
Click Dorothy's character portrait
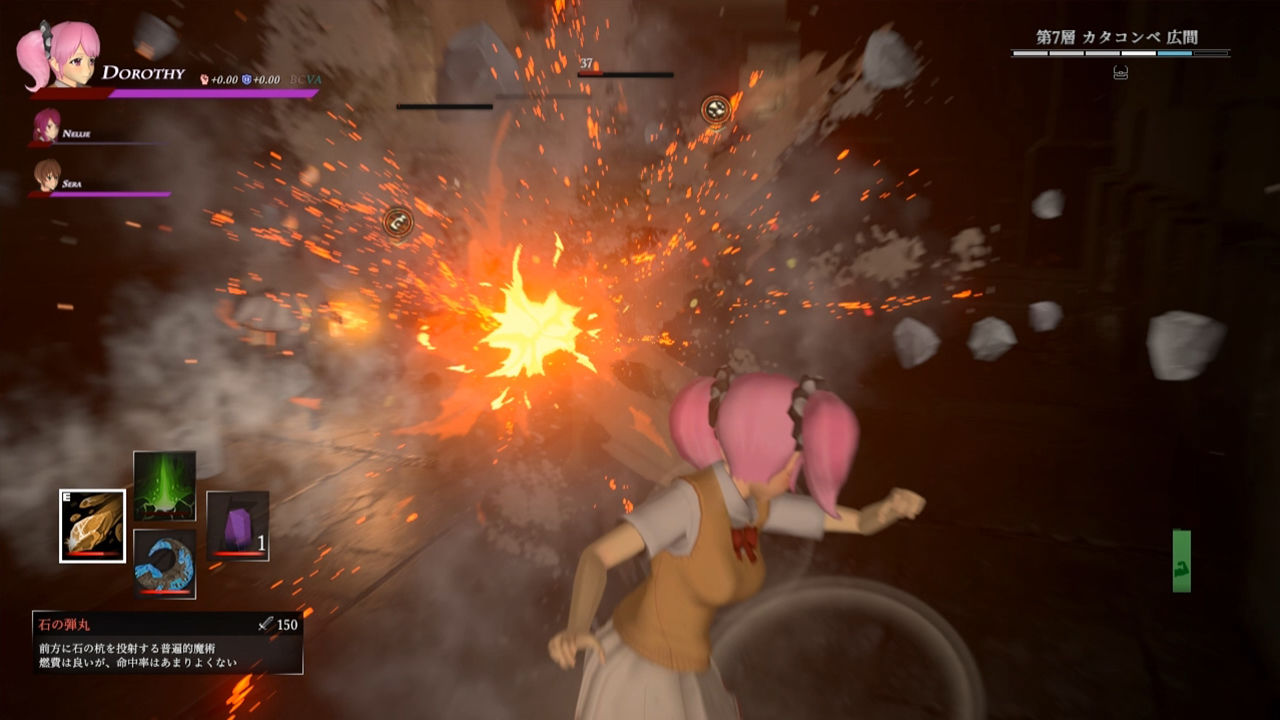62,55
